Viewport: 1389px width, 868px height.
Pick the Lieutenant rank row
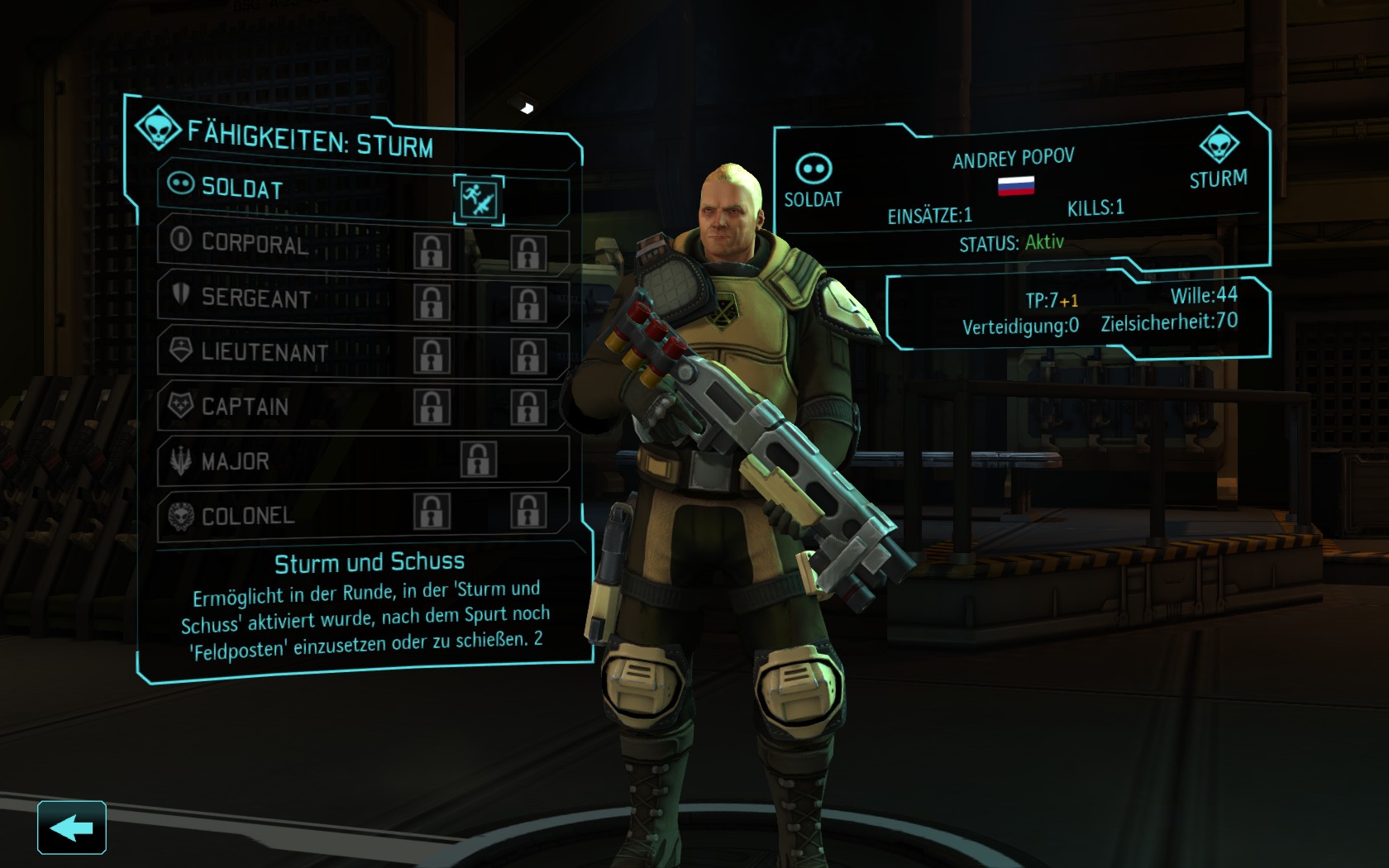coord(265,352)
